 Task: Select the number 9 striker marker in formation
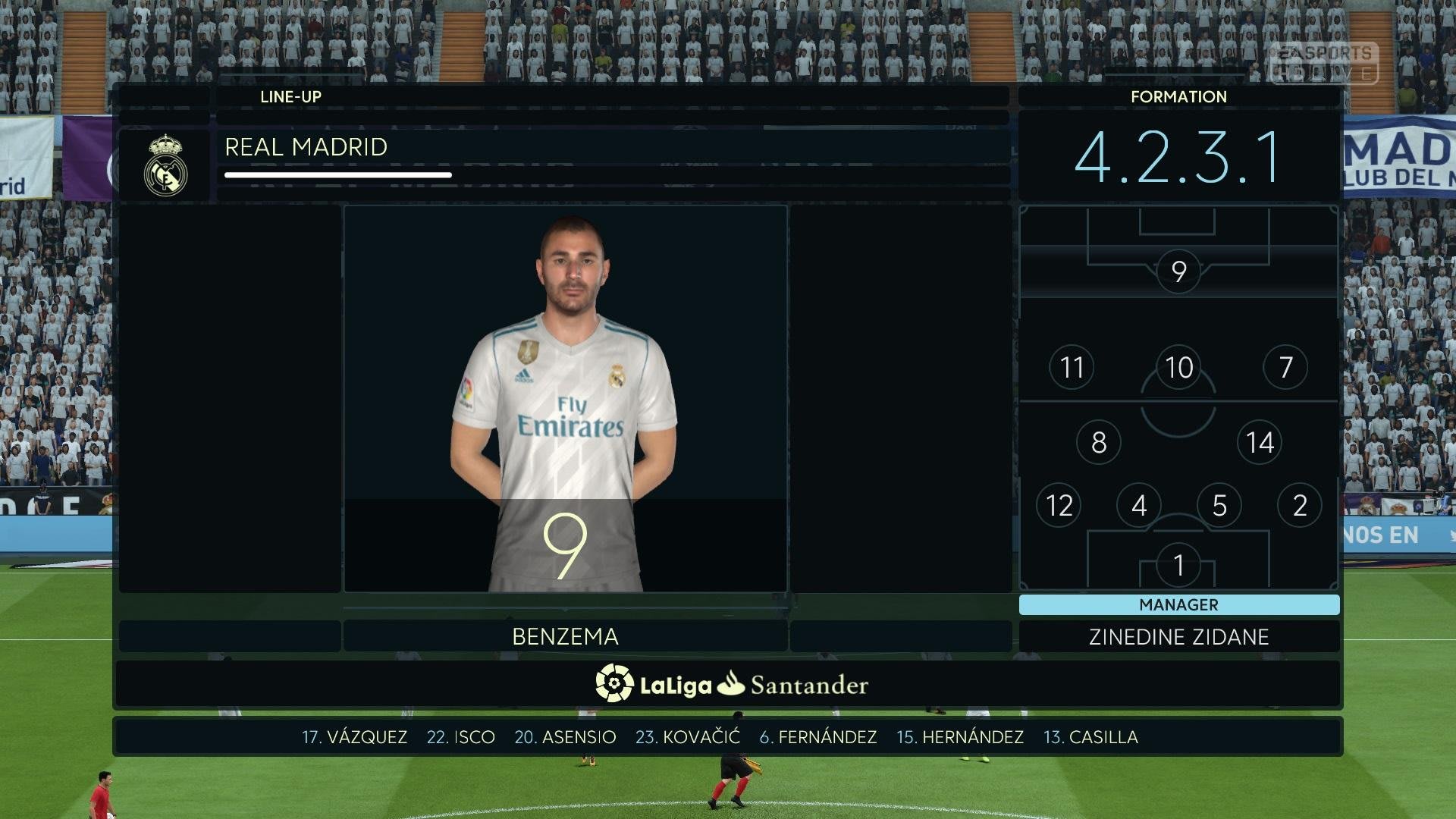coord(1178,271)
